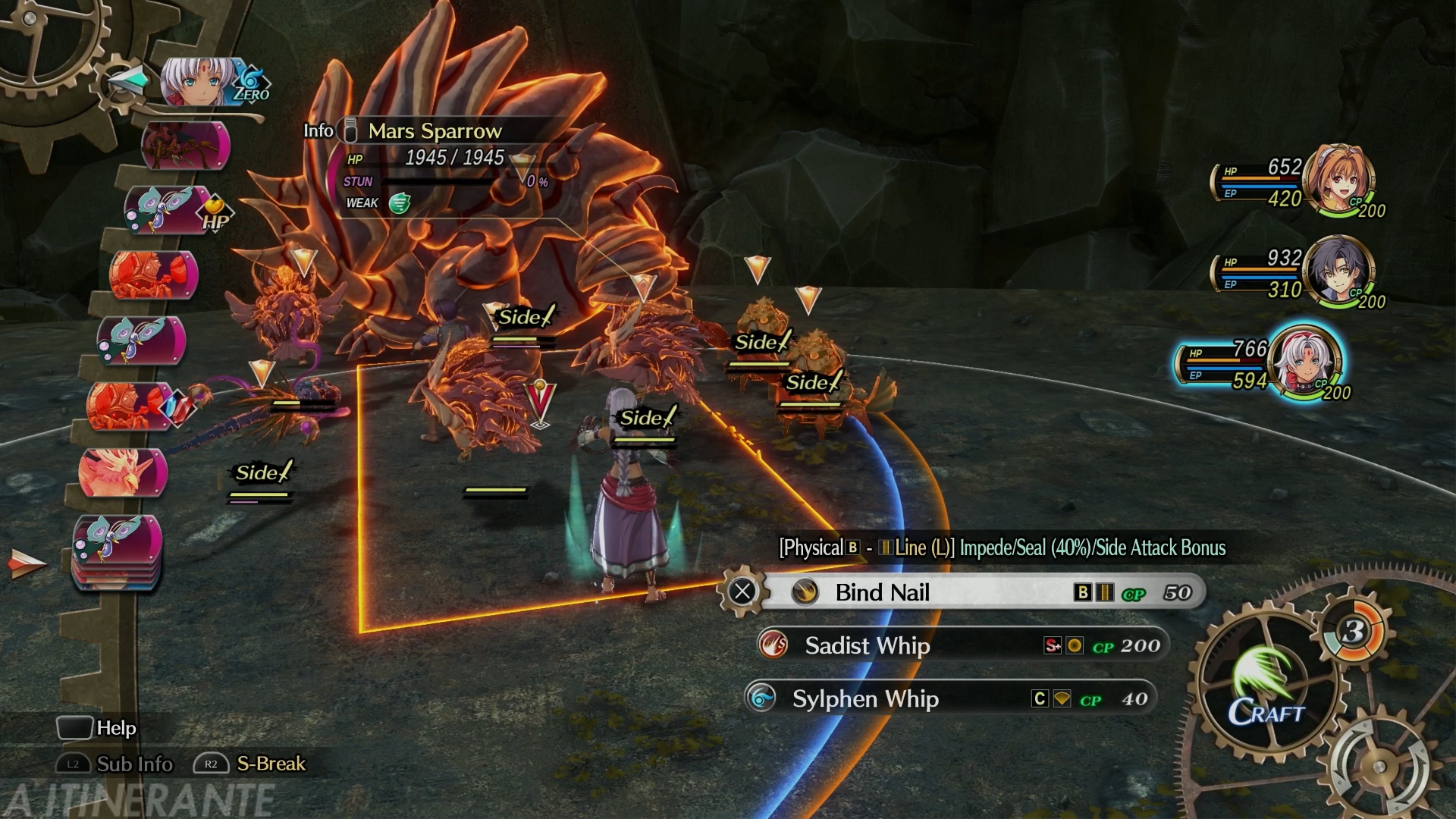
Task: Click the wind weakness icon on Mars Sparrow
Action: [x=400, y=203]
